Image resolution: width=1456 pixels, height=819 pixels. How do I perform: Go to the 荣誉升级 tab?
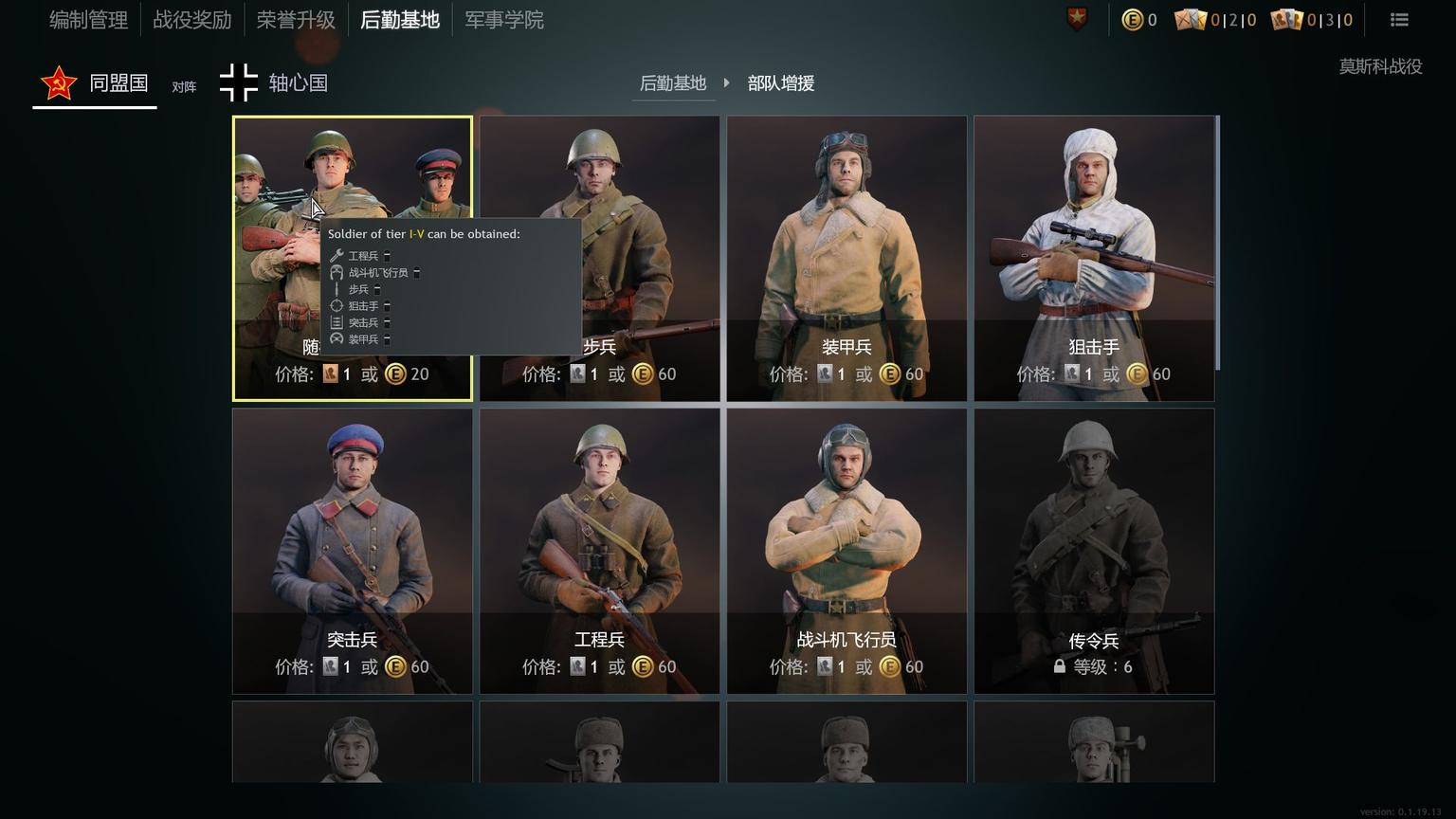(x=296, y=20)
